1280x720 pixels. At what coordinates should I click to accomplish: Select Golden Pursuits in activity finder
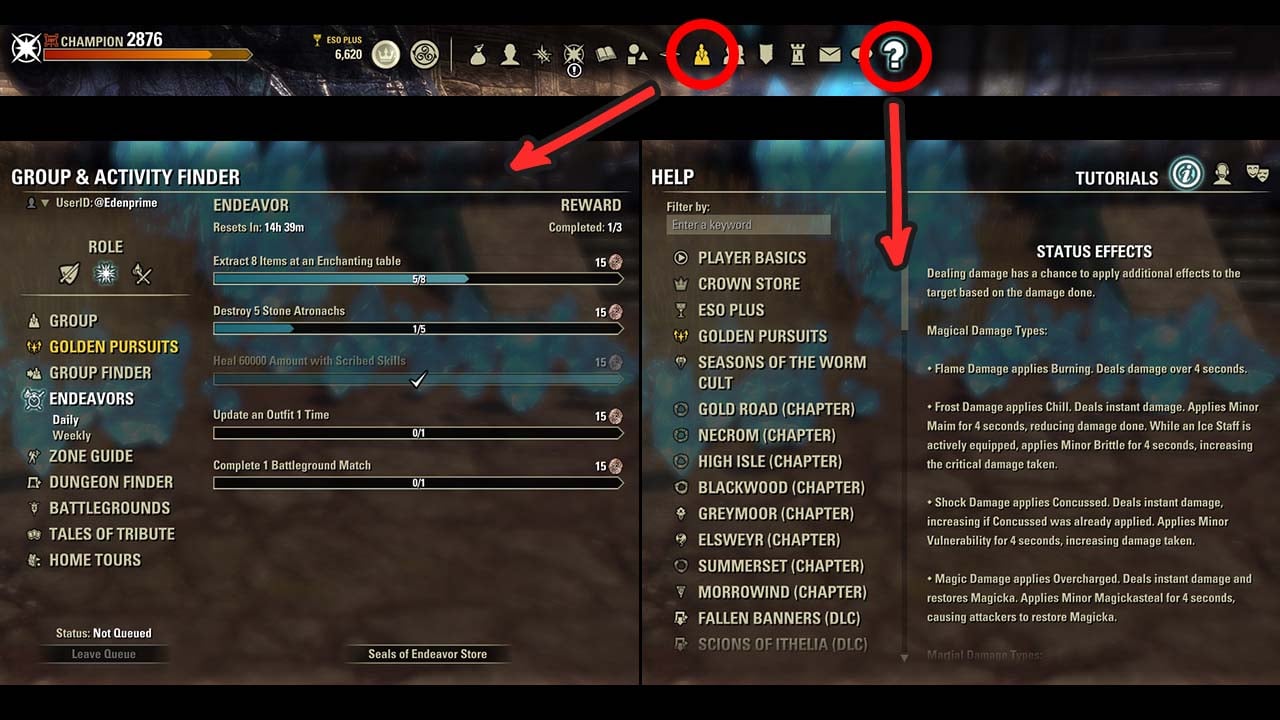[113, 347]
